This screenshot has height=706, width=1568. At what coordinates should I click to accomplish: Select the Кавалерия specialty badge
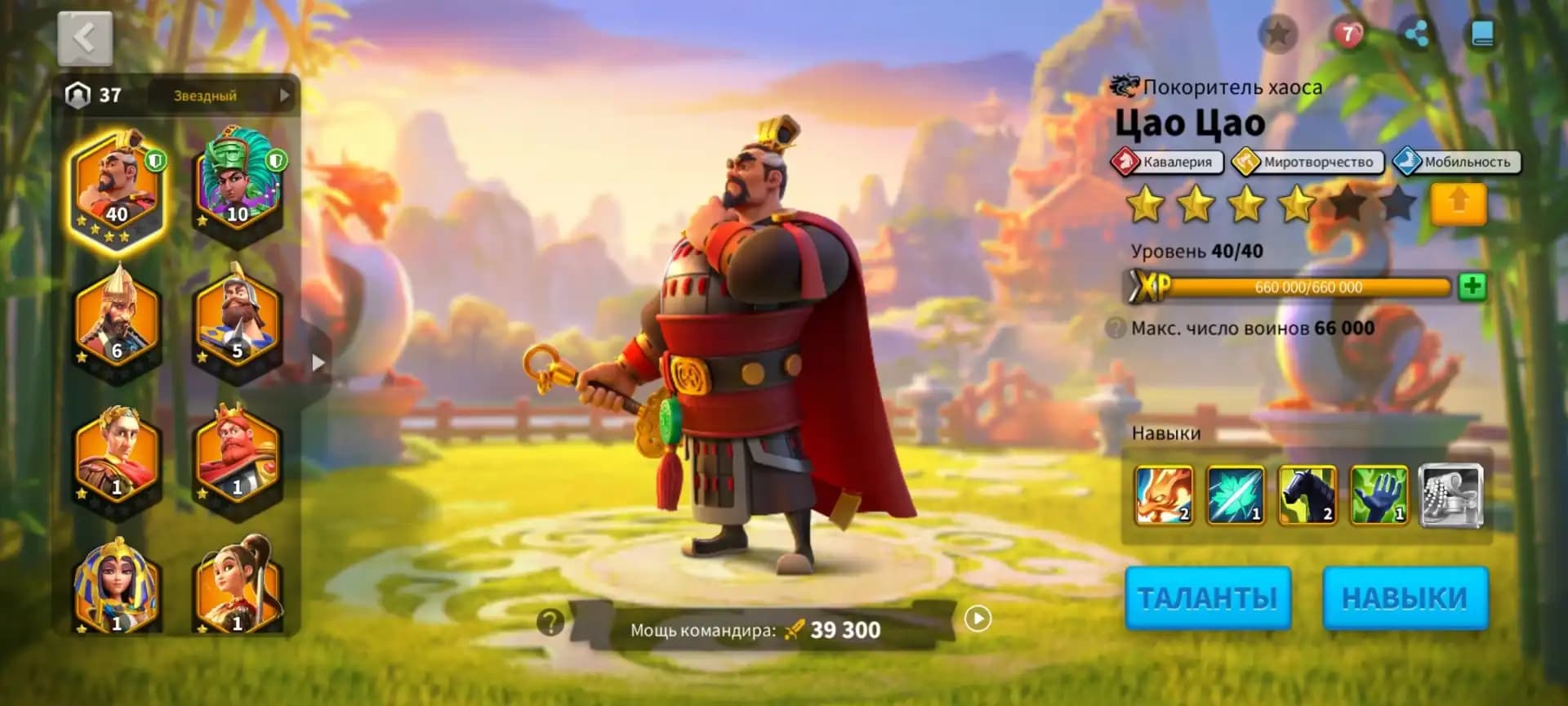click(x=1169, y=163)
